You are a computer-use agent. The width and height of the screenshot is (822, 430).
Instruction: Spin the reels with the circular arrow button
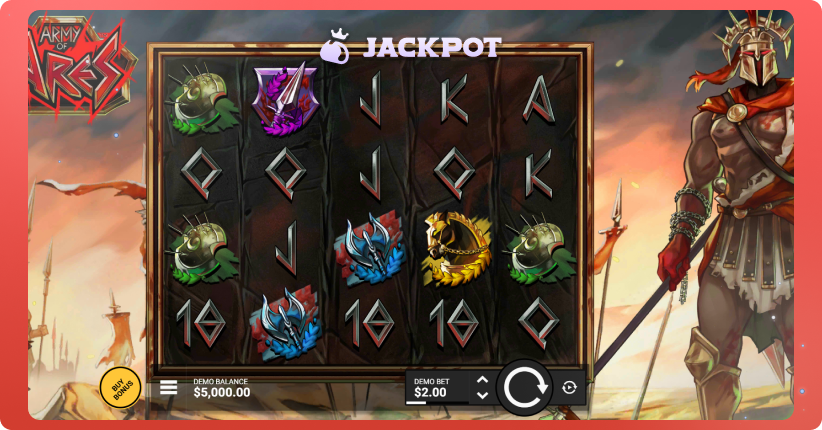(x=523, y=387)
